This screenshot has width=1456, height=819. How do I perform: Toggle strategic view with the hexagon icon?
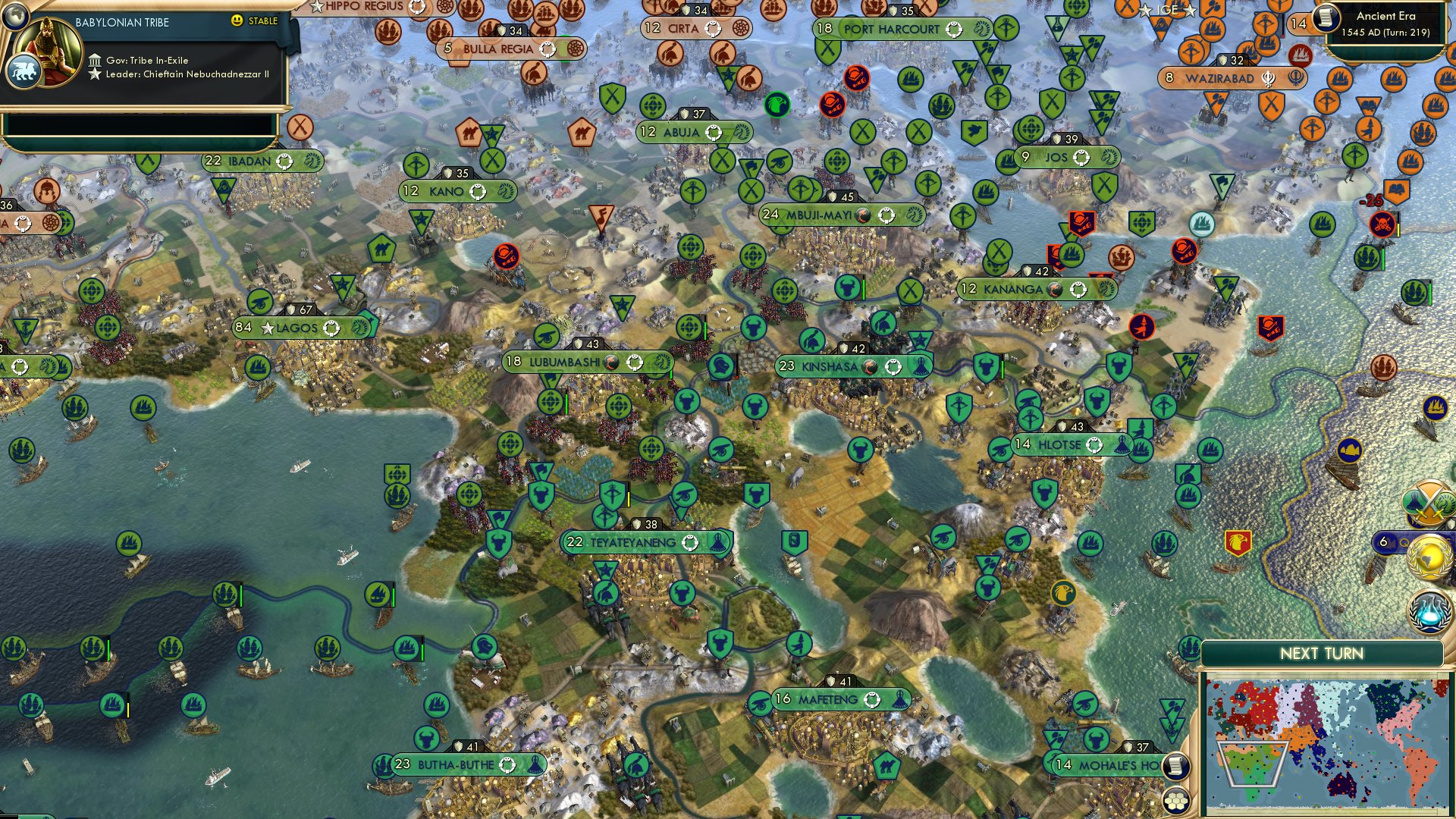pyautogui.click(x=1176, y=801)
